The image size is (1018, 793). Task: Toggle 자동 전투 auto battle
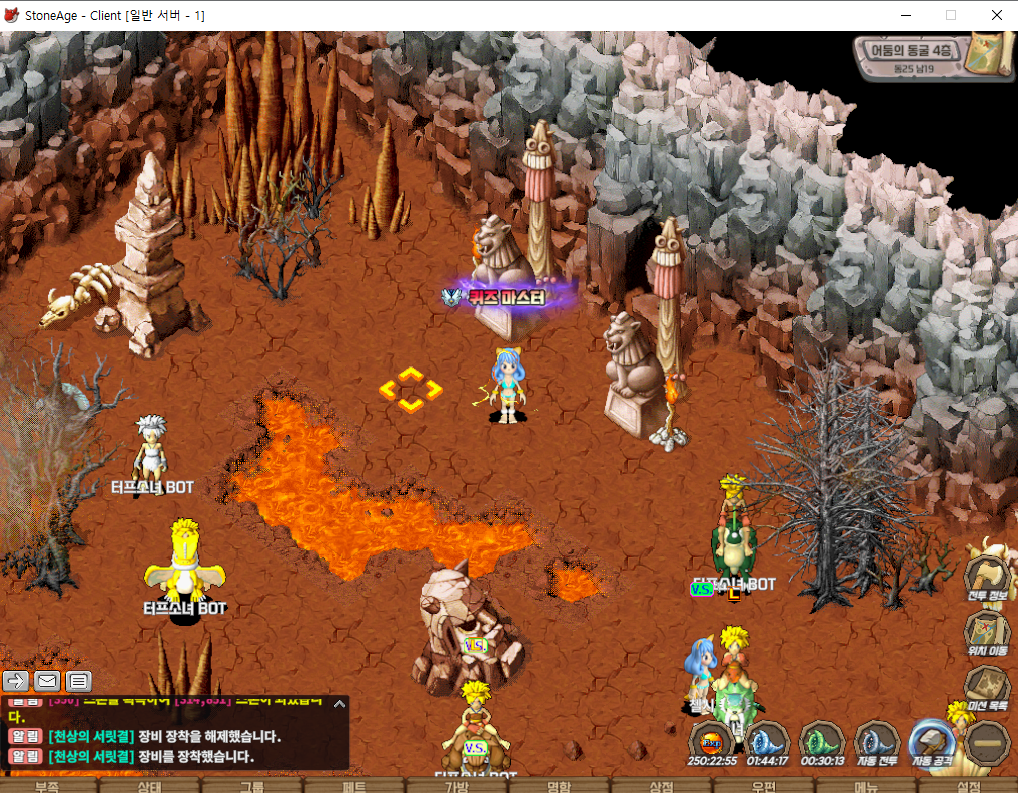[x=878, y=745]
